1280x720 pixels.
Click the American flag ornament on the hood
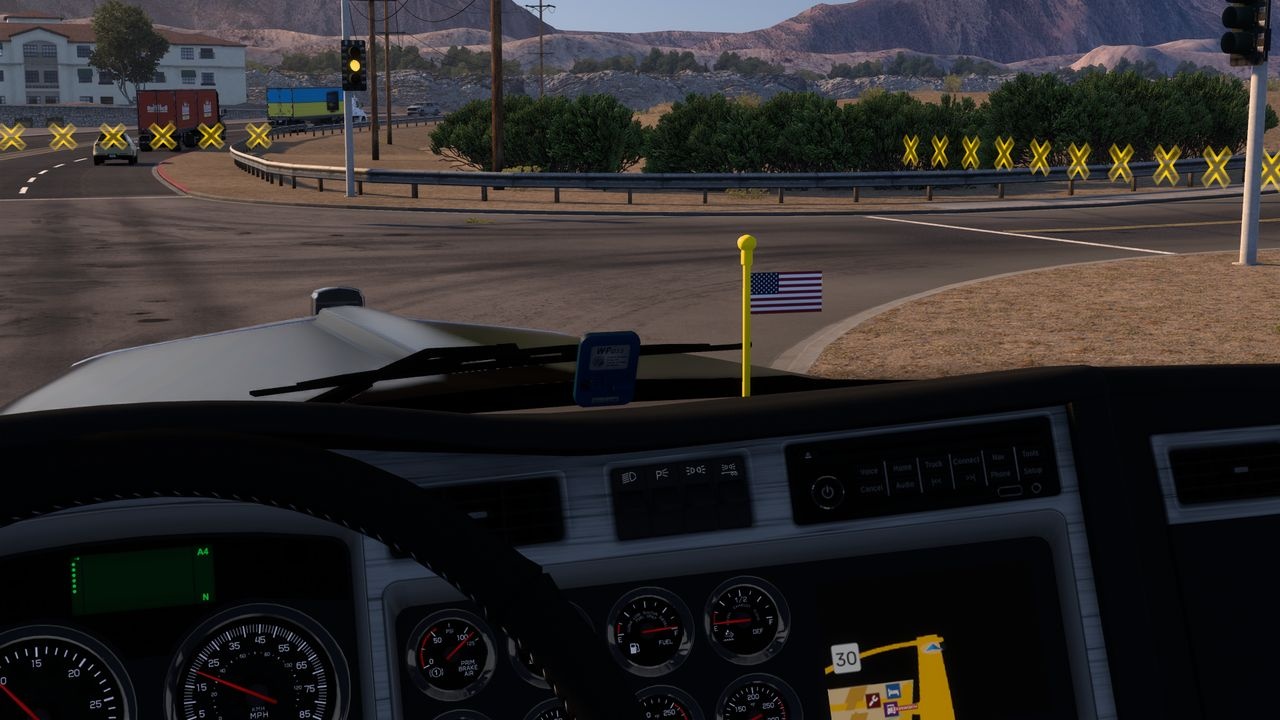(785, 295)
